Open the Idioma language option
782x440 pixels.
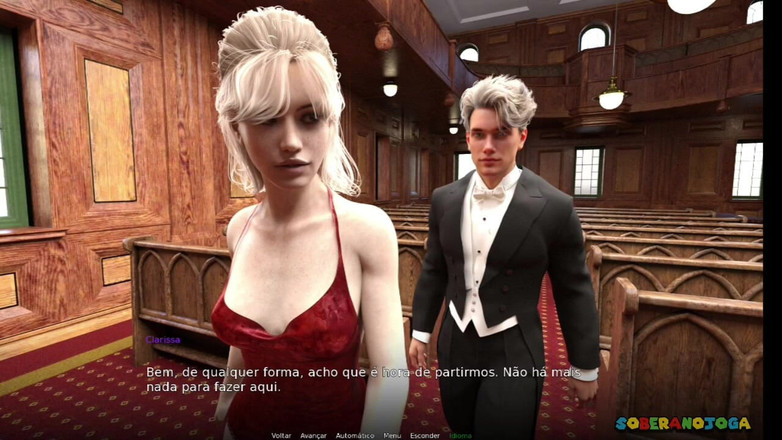pos(460,435)
